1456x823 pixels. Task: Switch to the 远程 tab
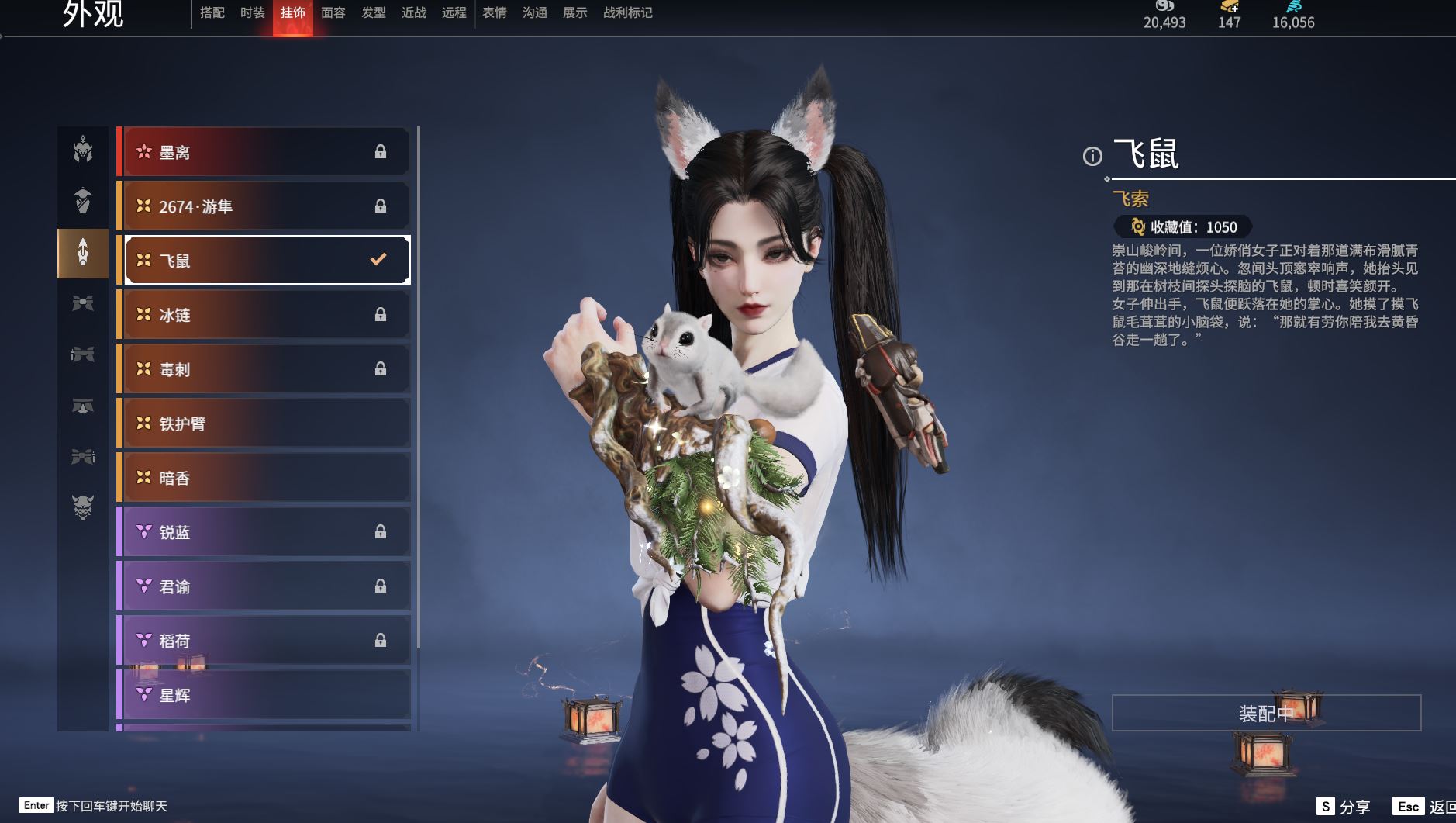(454, 13)
